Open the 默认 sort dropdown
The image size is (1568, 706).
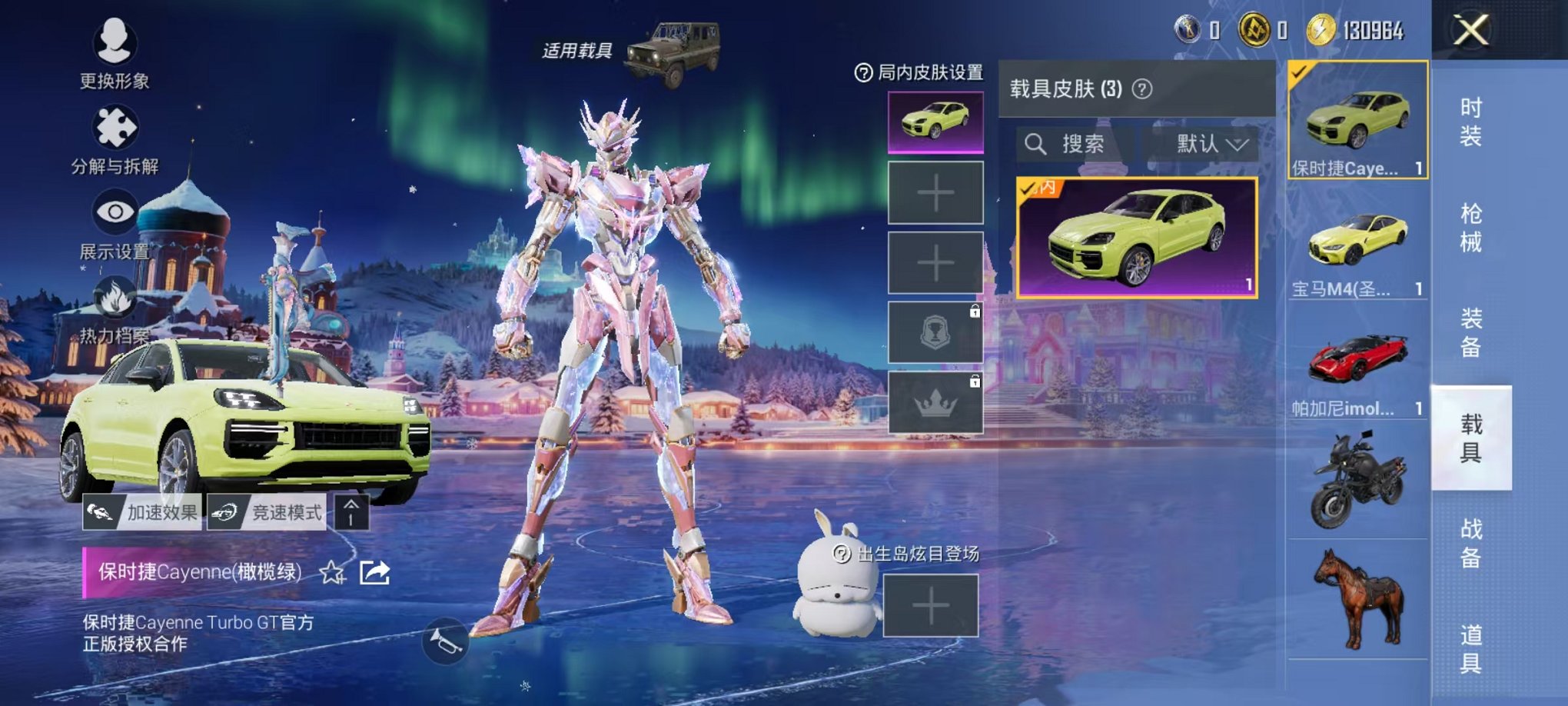pyautogui.click(x=1207, y=145)
